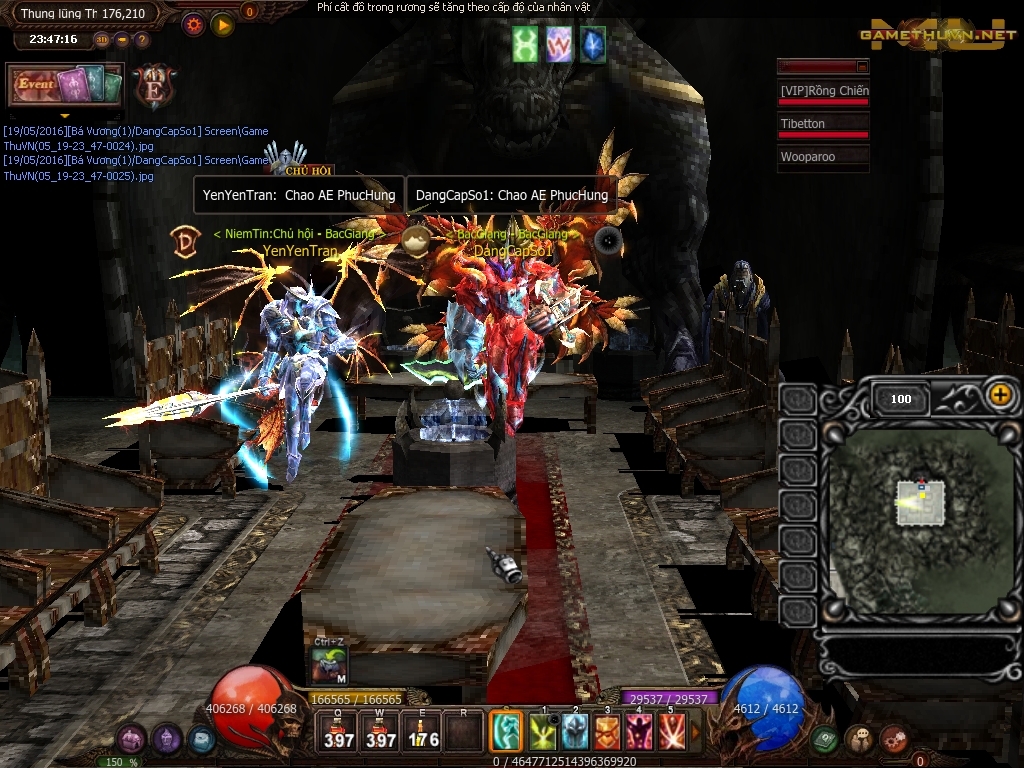Click the yellow play arrow button

tap(222, 24)
